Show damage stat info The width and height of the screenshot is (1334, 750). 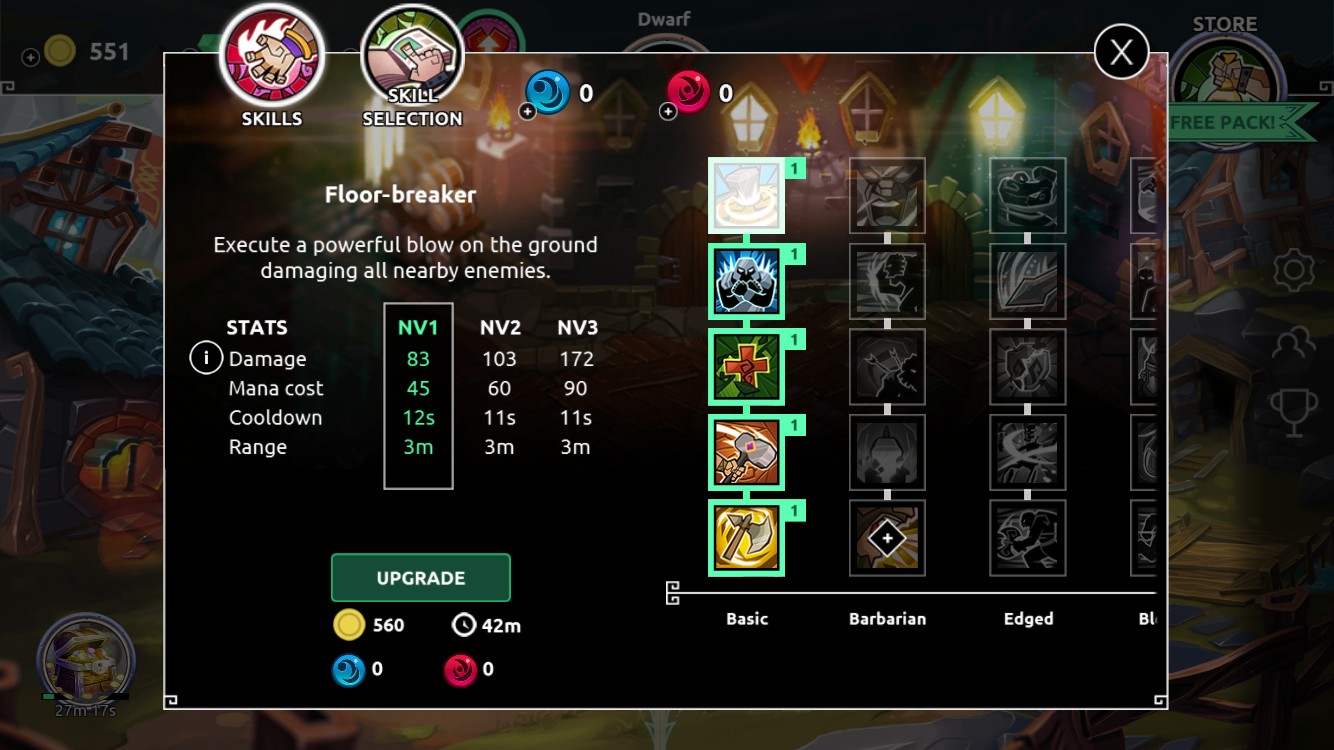[206, 358]
